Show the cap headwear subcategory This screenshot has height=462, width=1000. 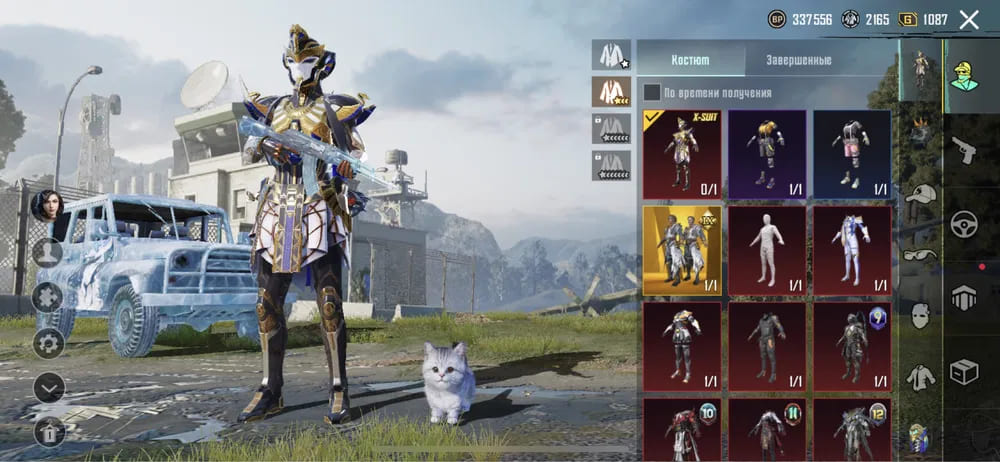(x=920, y=193)
